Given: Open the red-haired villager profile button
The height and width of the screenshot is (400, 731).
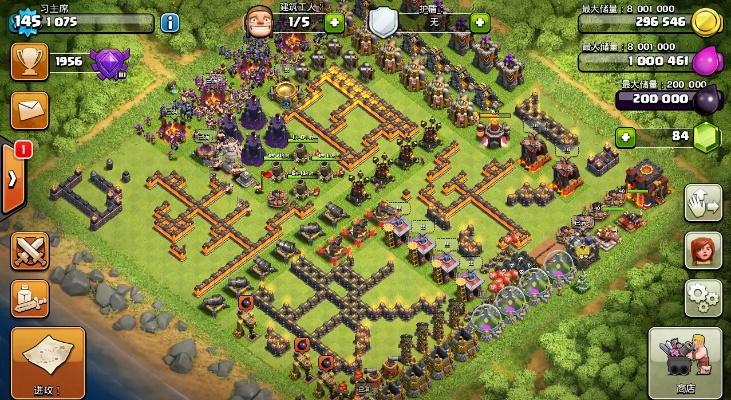Looking at the screenshot, I should click(703, 250).
